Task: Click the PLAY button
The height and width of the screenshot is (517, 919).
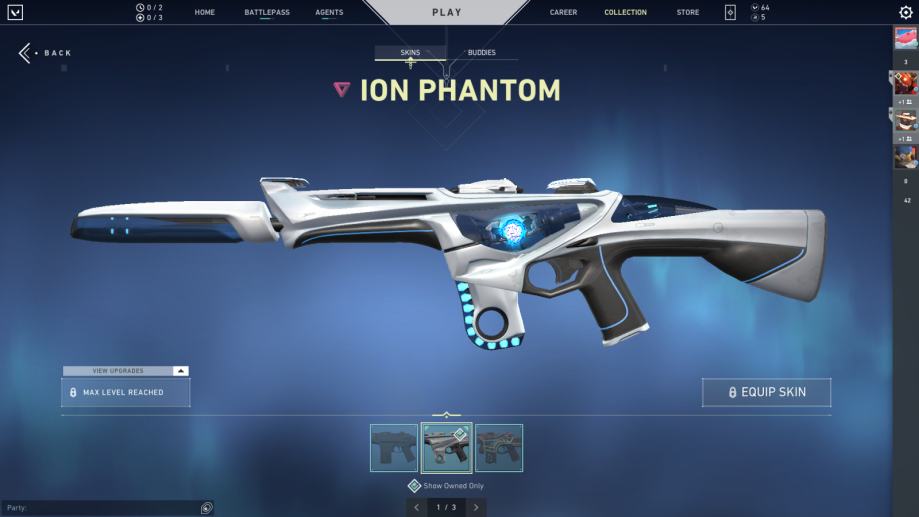Action: point(446,13)
